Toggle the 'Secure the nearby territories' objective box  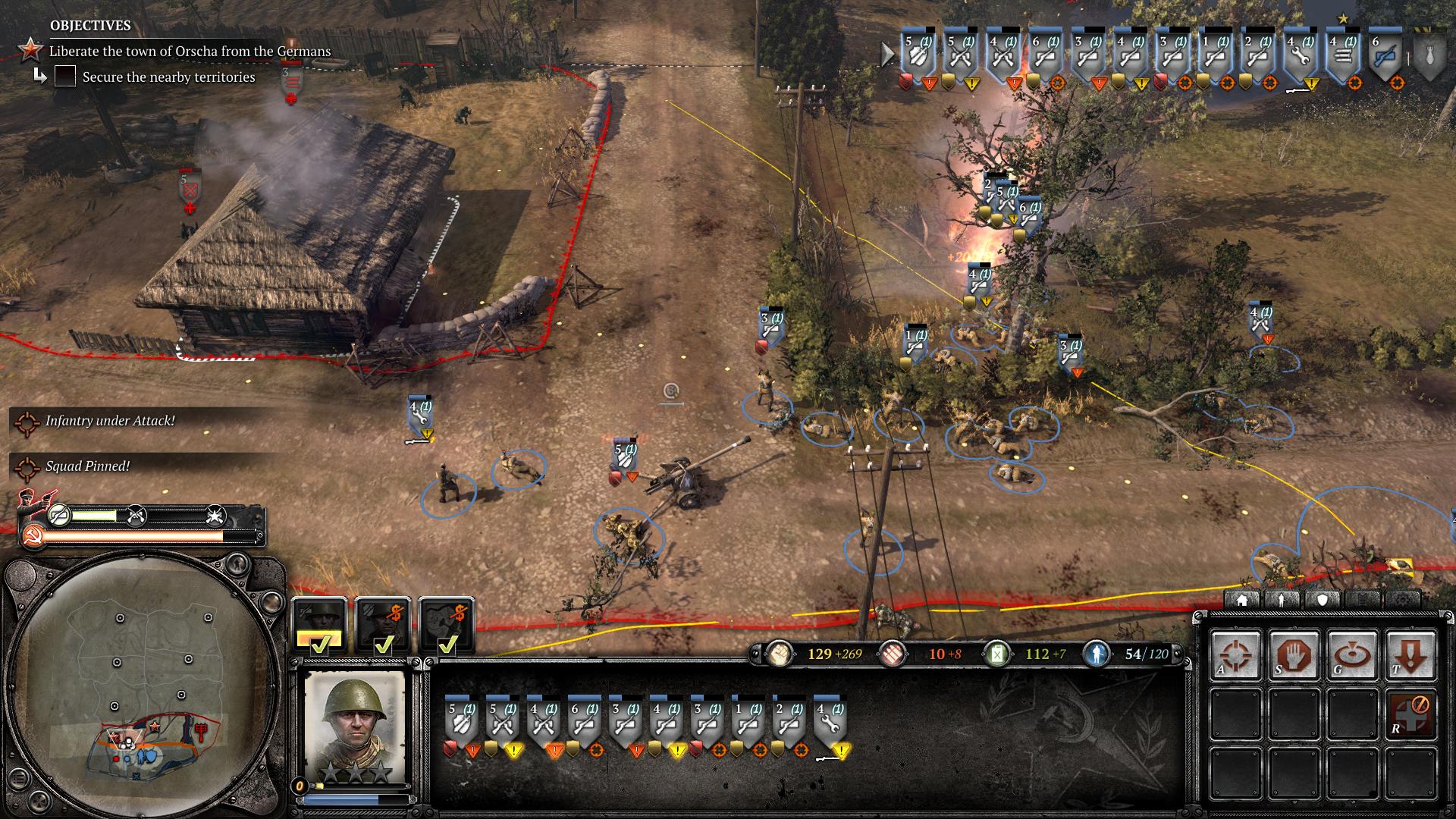point(65,77)
